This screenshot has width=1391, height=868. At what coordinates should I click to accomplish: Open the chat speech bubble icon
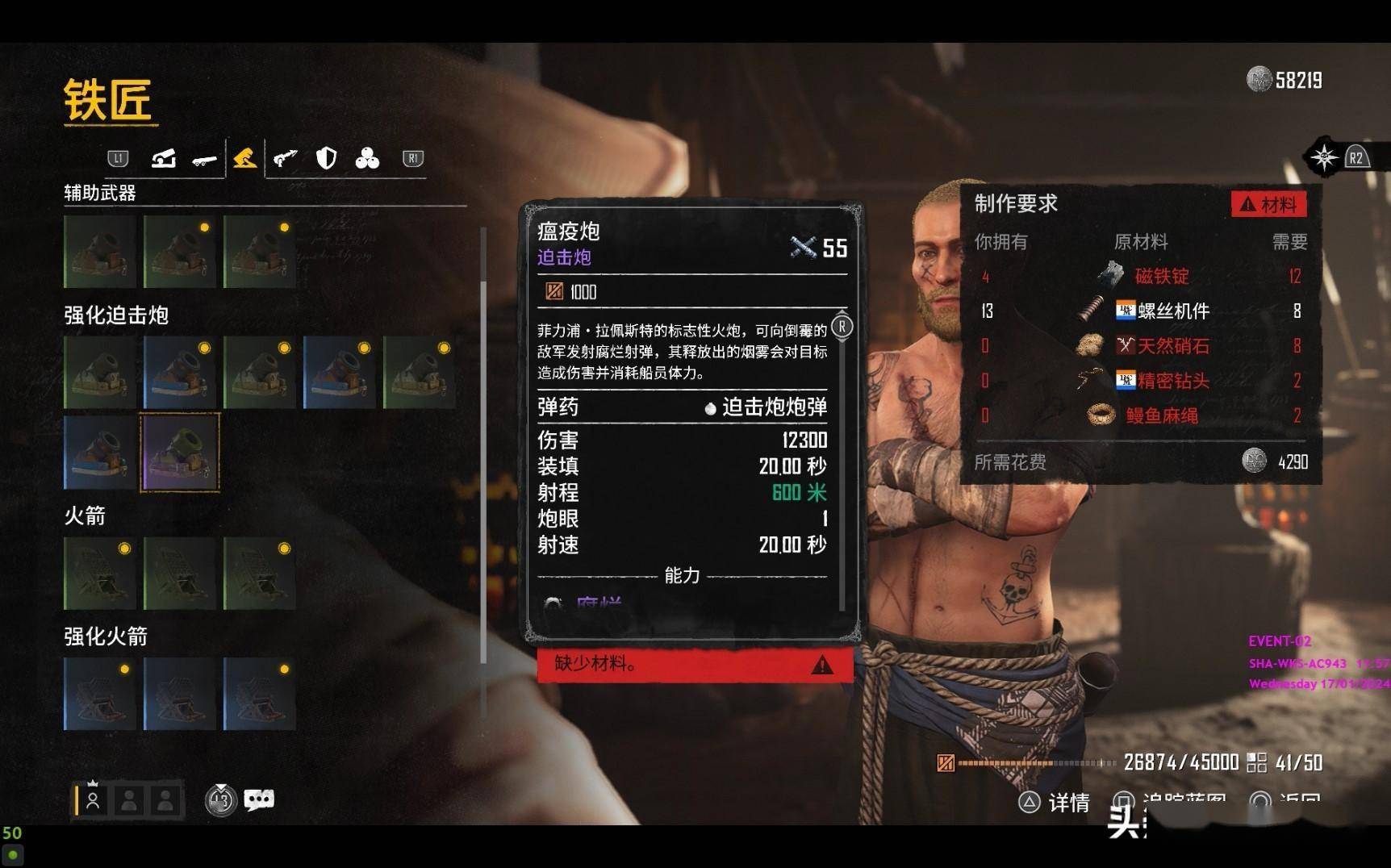point(259,799)
